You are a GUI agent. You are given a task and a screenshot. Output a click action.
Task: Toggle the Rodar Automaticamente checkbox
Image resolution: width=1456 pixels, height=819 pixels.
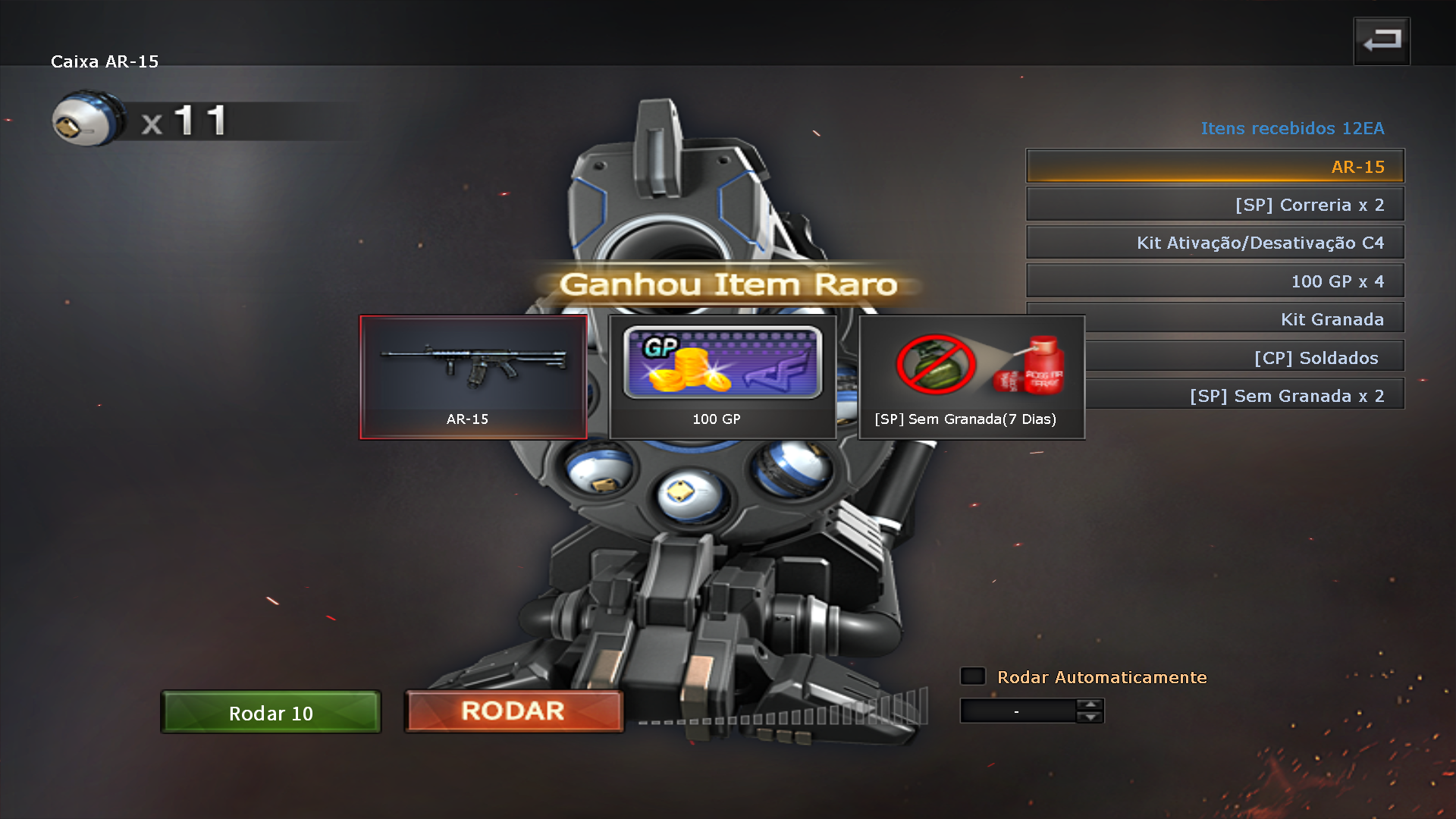[973, 676]
